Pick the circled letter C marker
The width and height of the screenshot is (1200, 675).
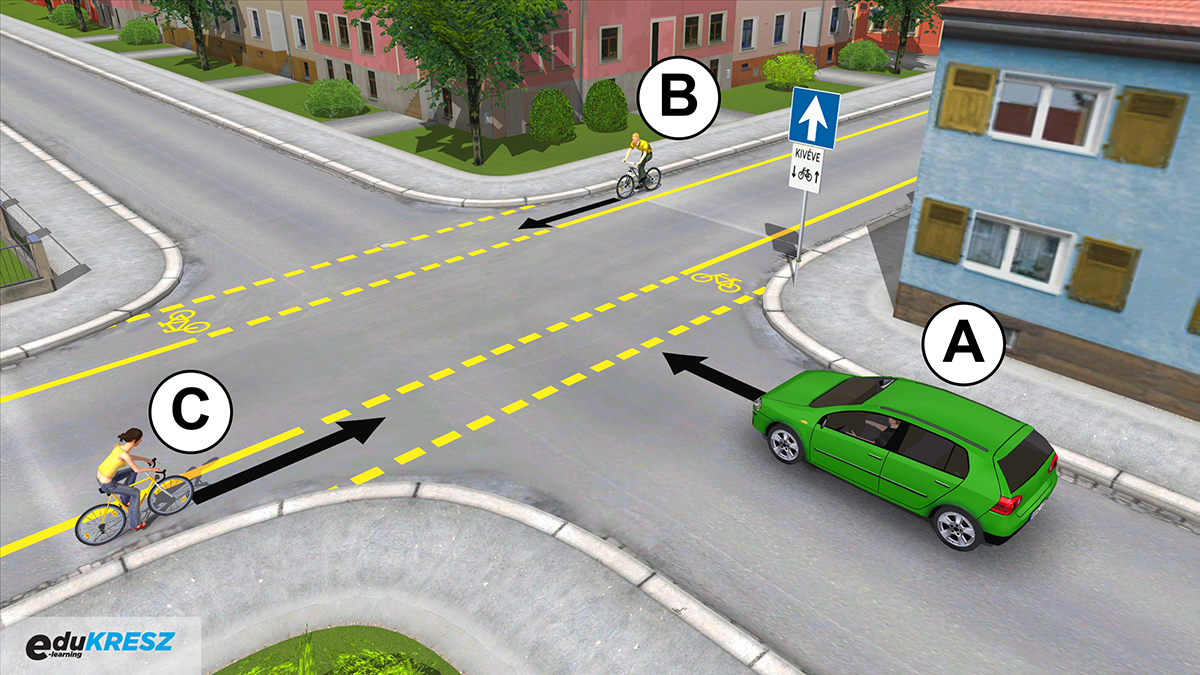(190, 411)
